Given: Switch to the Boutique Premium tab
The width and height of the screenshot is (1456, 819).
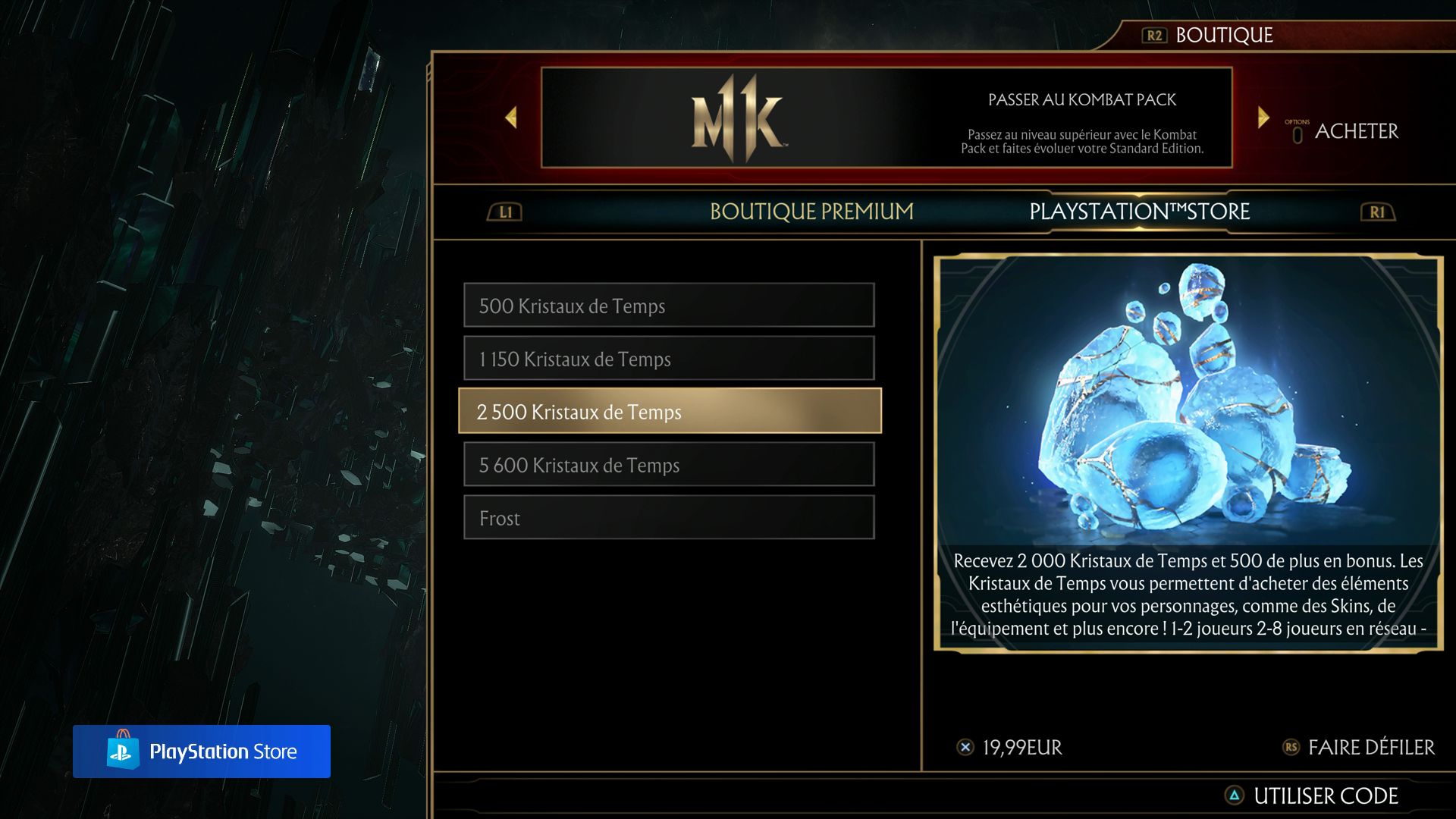Looking at the screenshot, I should [x=811, y=212].
